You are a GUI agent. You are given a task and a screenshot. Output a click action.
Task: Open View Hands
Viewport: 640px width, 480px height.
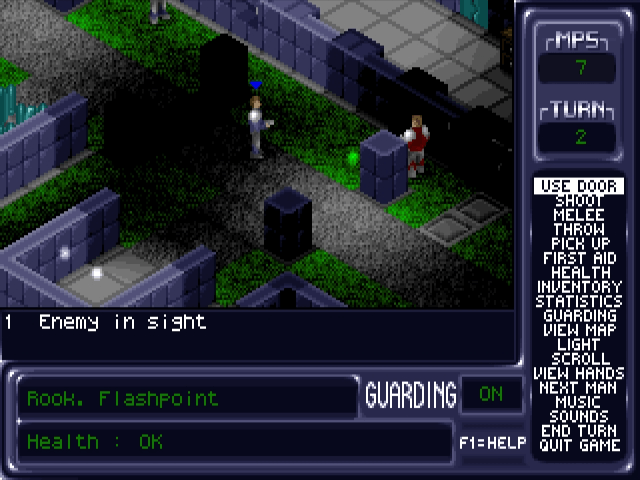(579, 373)
